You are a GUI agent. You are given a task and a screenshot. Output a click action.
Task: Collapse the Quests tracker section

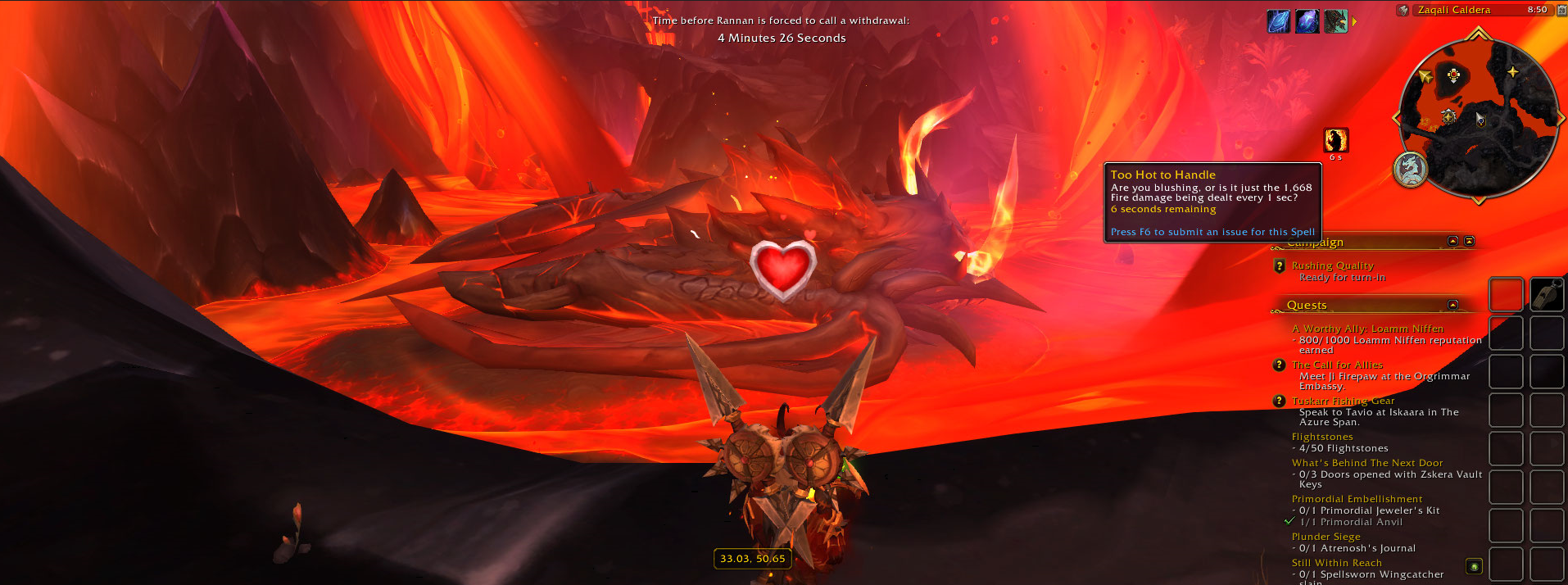[1452, 305]
